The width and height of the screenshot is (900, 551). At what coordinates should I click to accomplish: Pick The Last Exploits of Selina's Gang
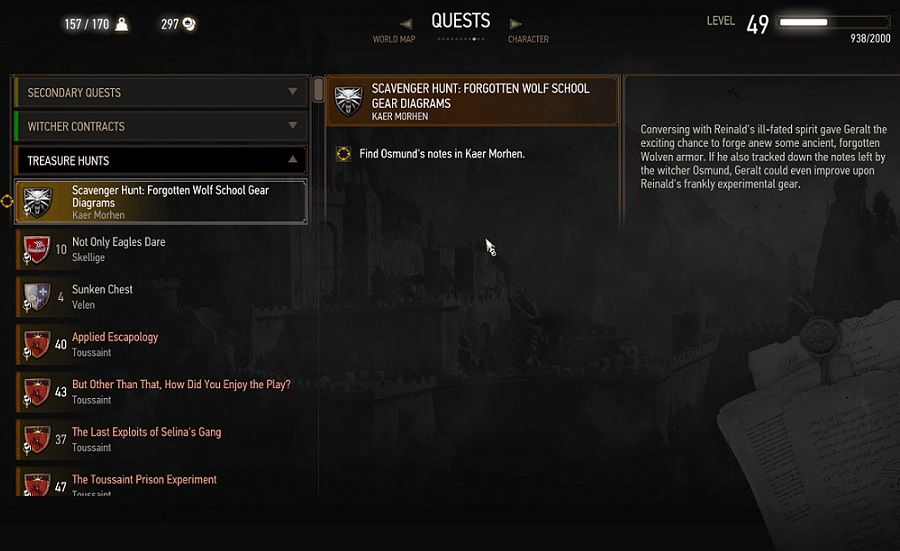160,439
